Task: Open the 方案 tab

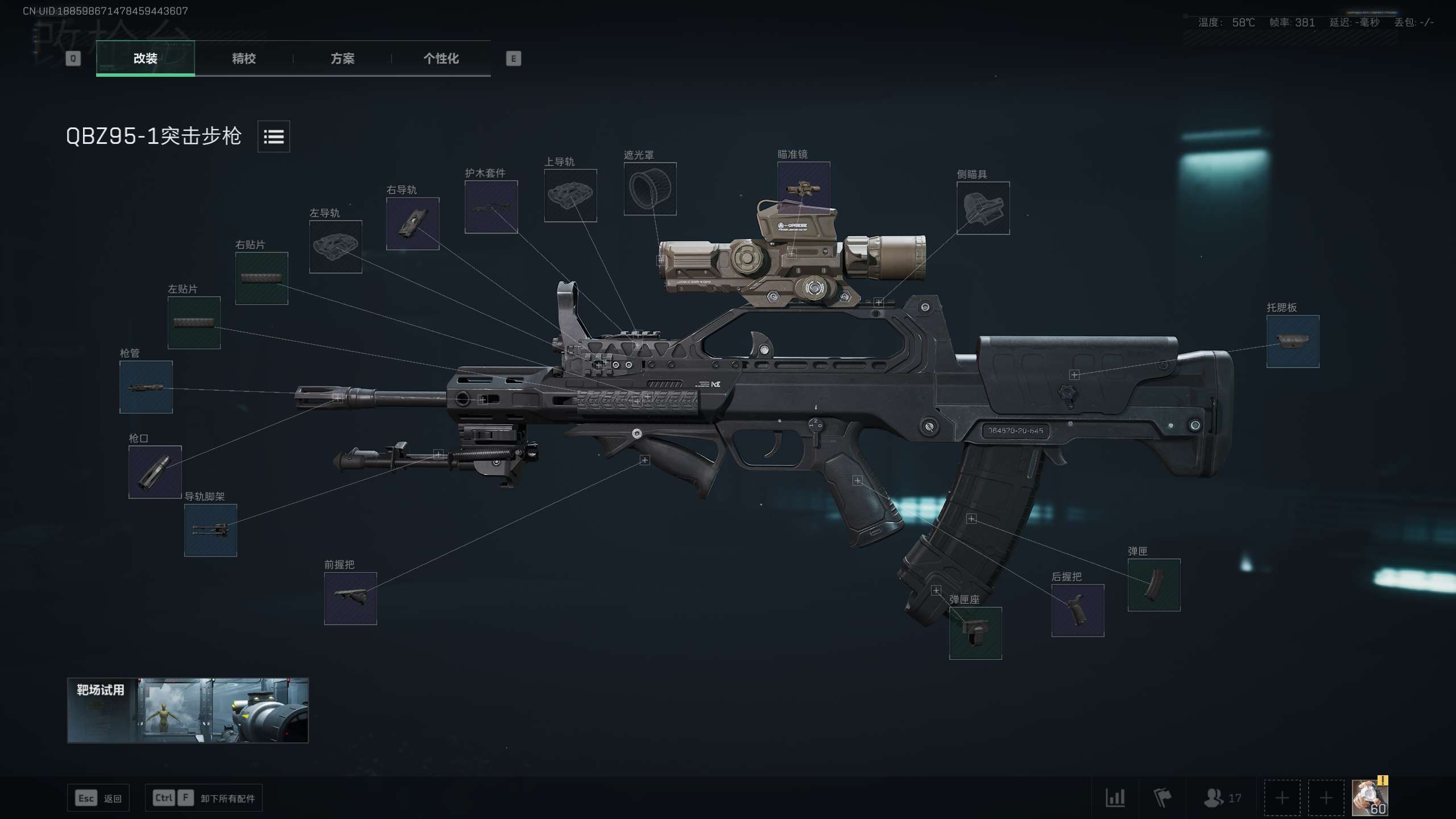Action: point(342,58)
